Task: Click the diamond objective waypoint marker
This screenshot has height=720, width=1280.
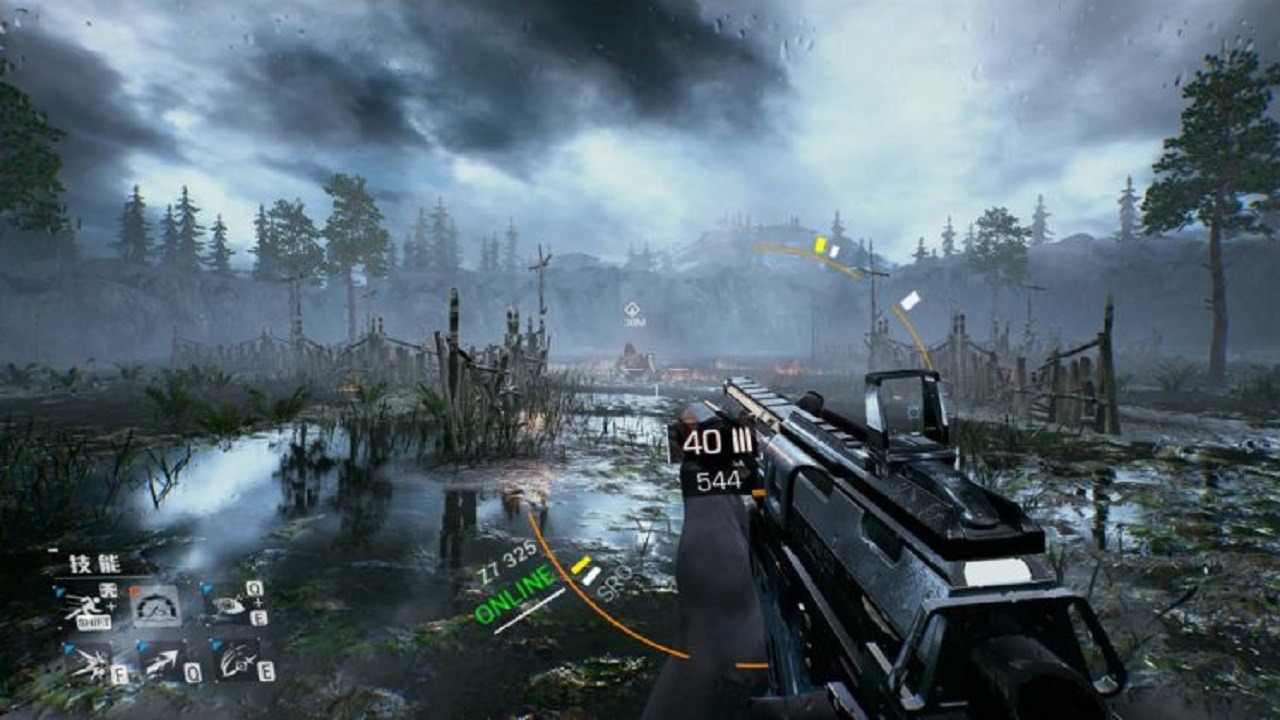Action: point(632,309)
